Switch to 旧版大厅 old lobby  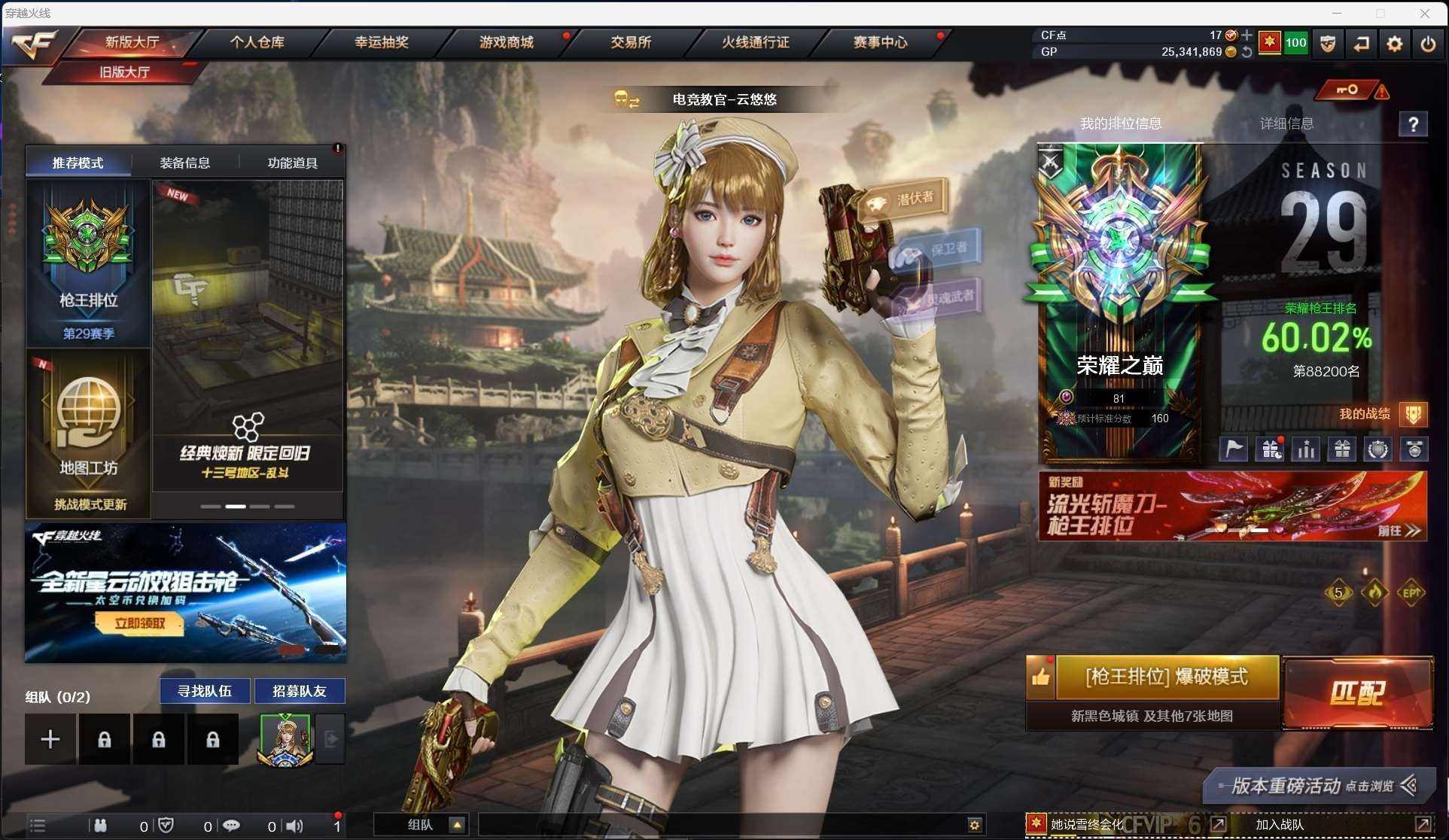pyautogui.click(x=125, y=72)
